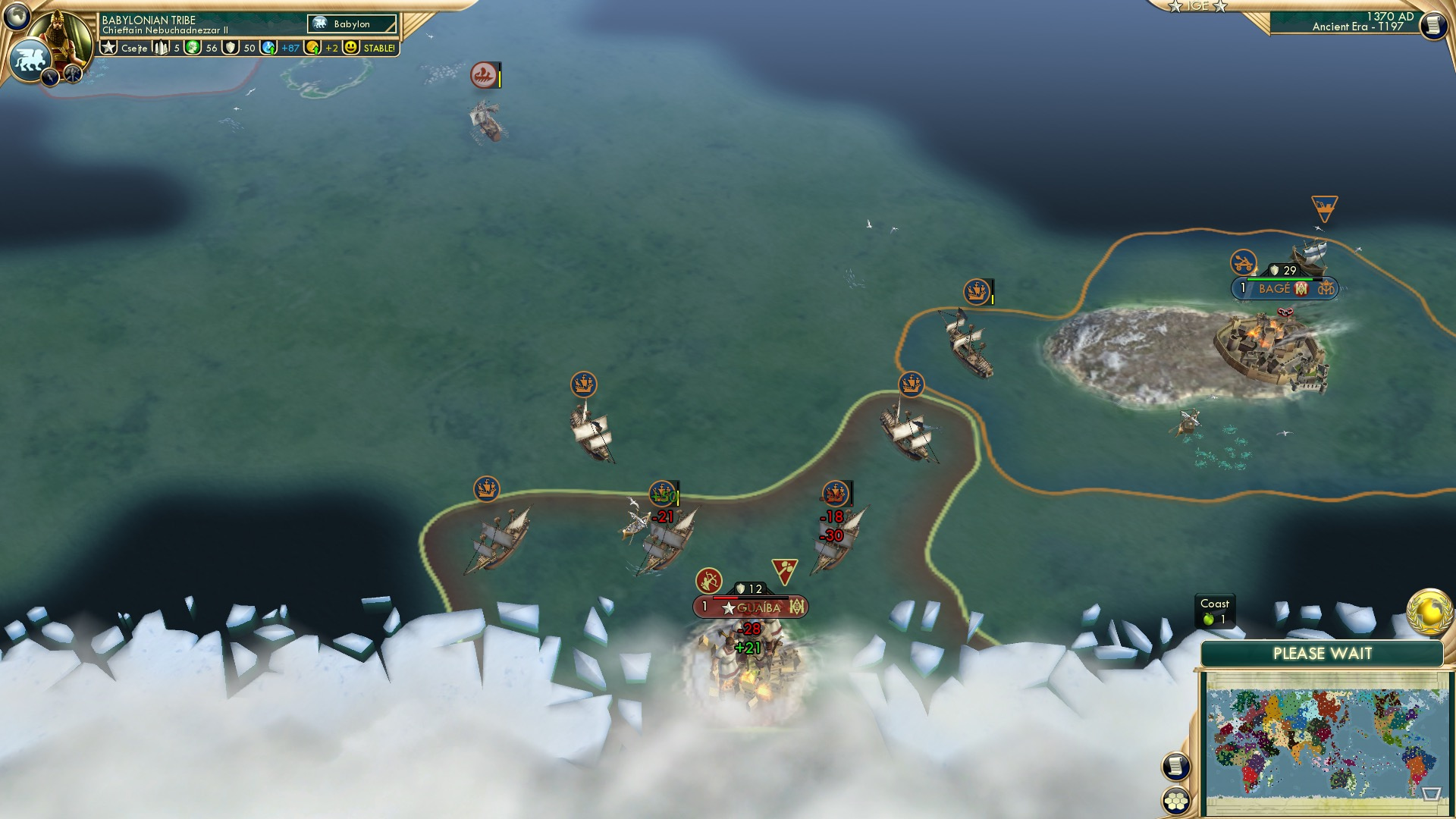This screenshot has width=1456, height=819.
Task: Toggle the hex grid icon beside minimap
Action: (1175, 801)
